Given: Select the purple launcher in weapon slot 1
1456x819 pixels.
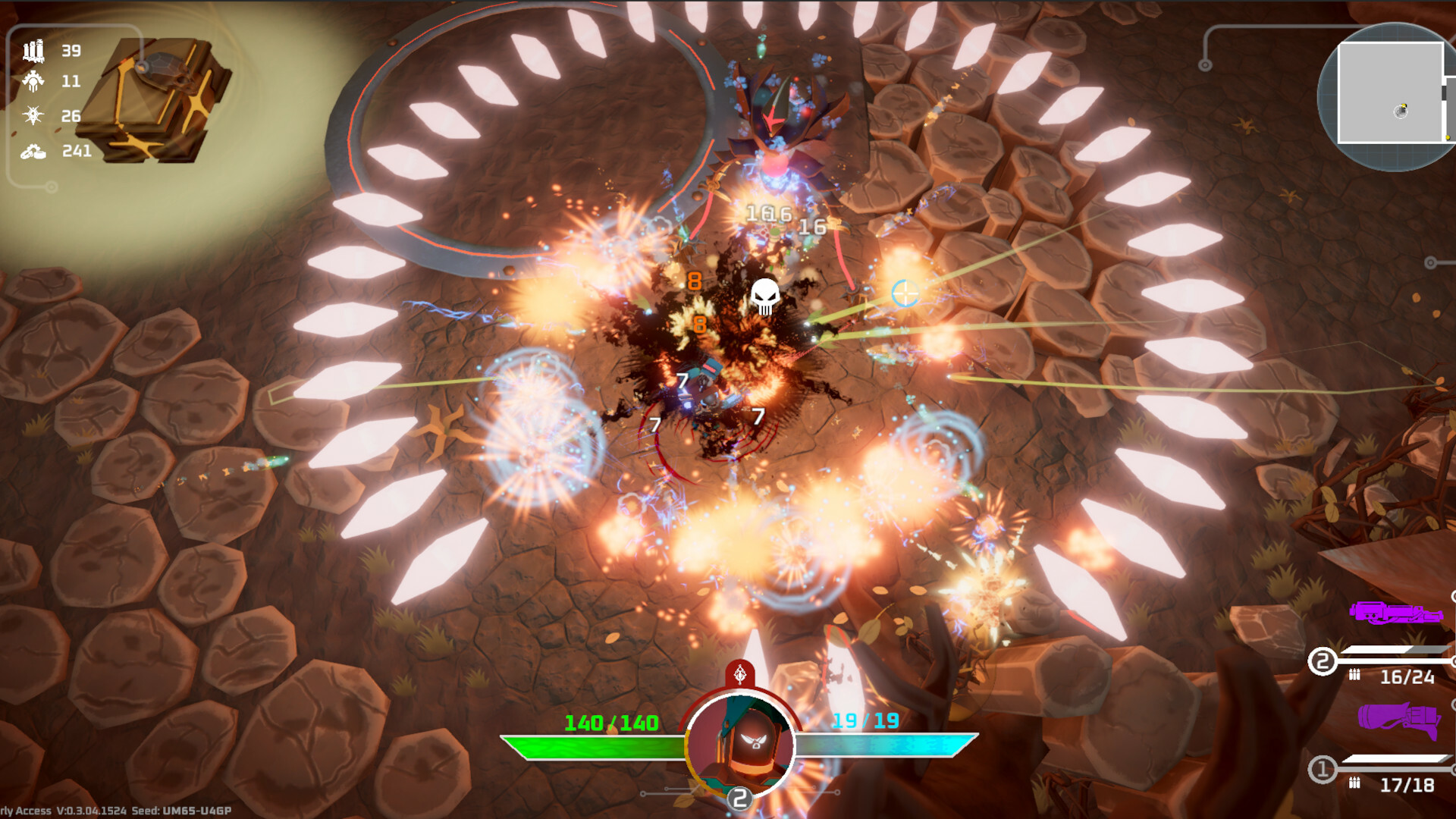Looking at the screenshot, I should pos(1398,719).
